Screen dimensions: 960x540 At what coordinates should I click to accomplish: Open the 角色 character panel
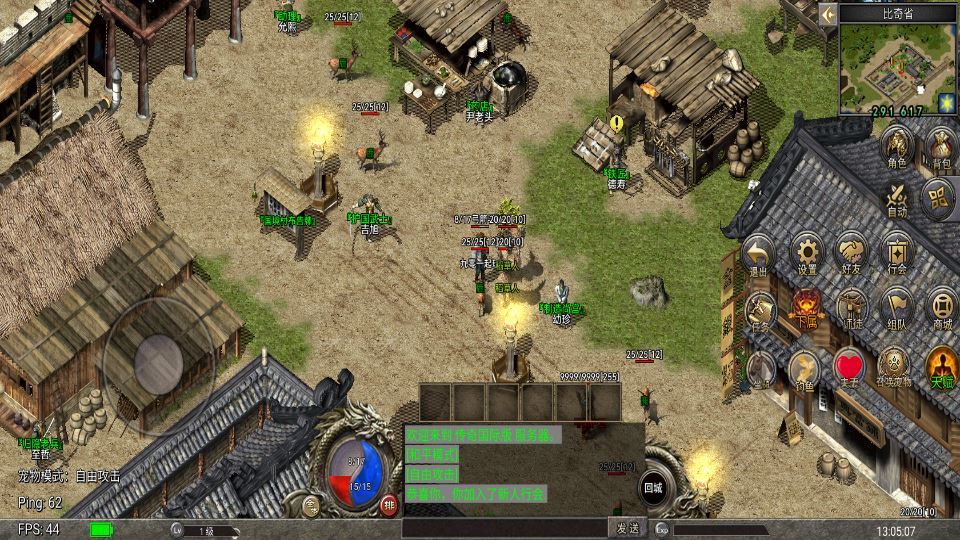click(x=897, y=146)
